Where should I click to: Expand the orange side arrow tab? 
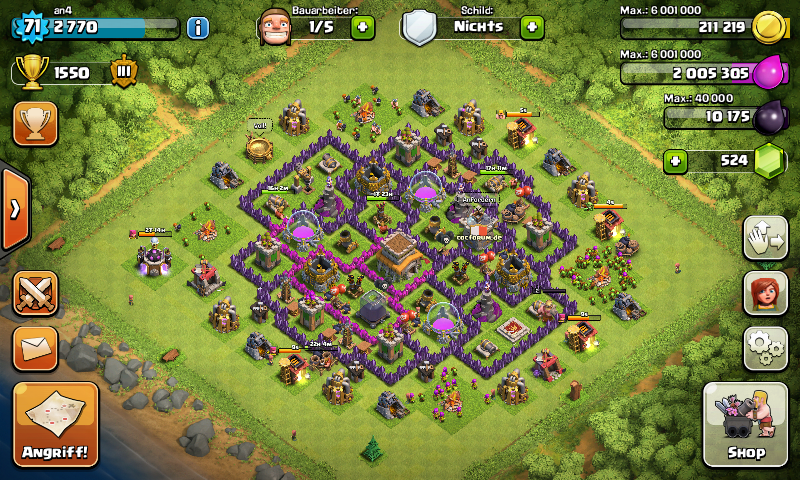click(x=15, y=209)
